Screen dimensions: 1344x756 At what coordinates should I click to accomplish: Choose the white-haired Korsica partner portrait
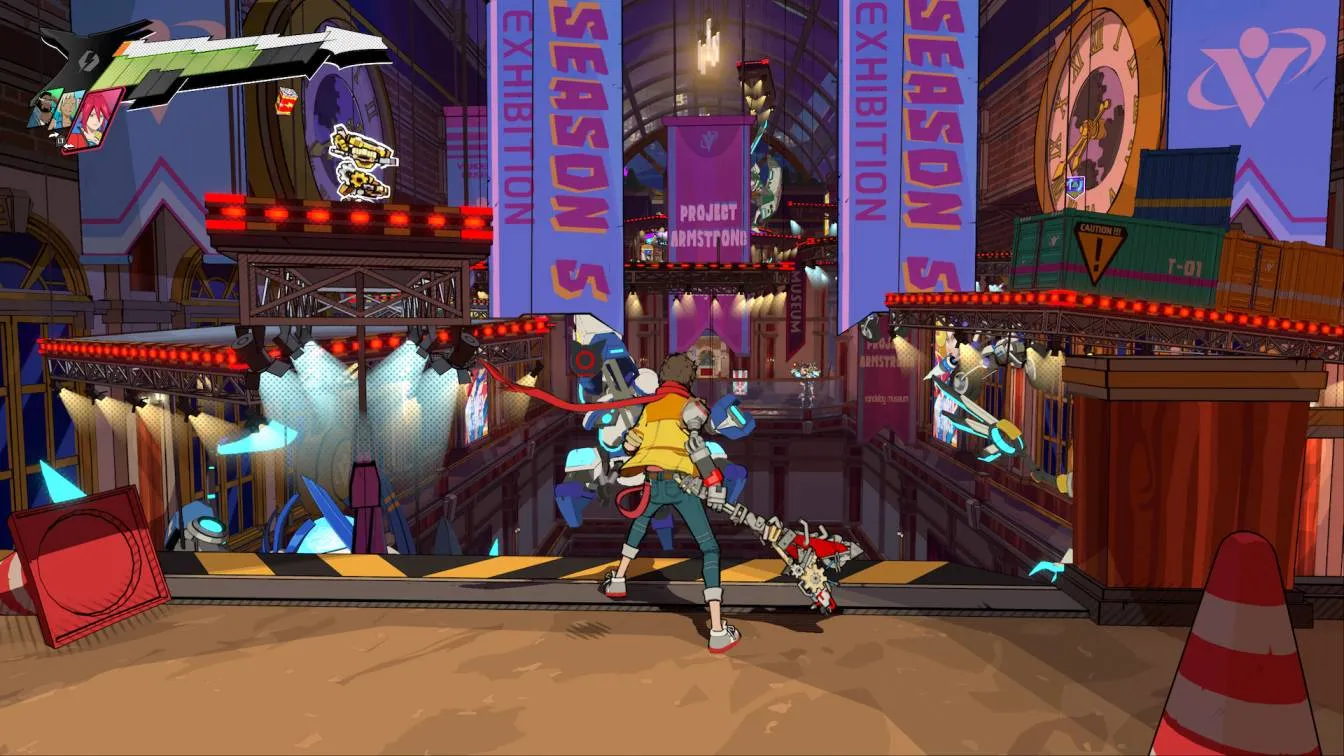pos(65,108)
